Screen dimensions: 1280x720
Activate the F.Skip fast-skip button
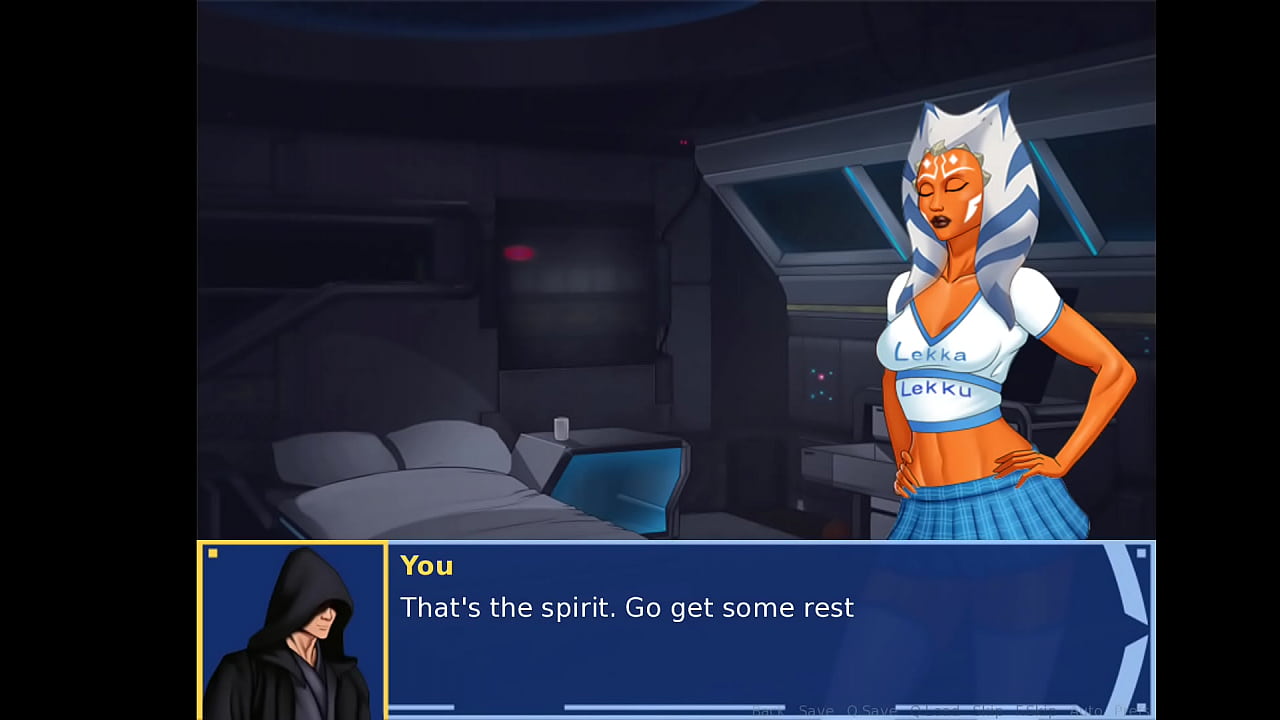[x=1036, y=711]
